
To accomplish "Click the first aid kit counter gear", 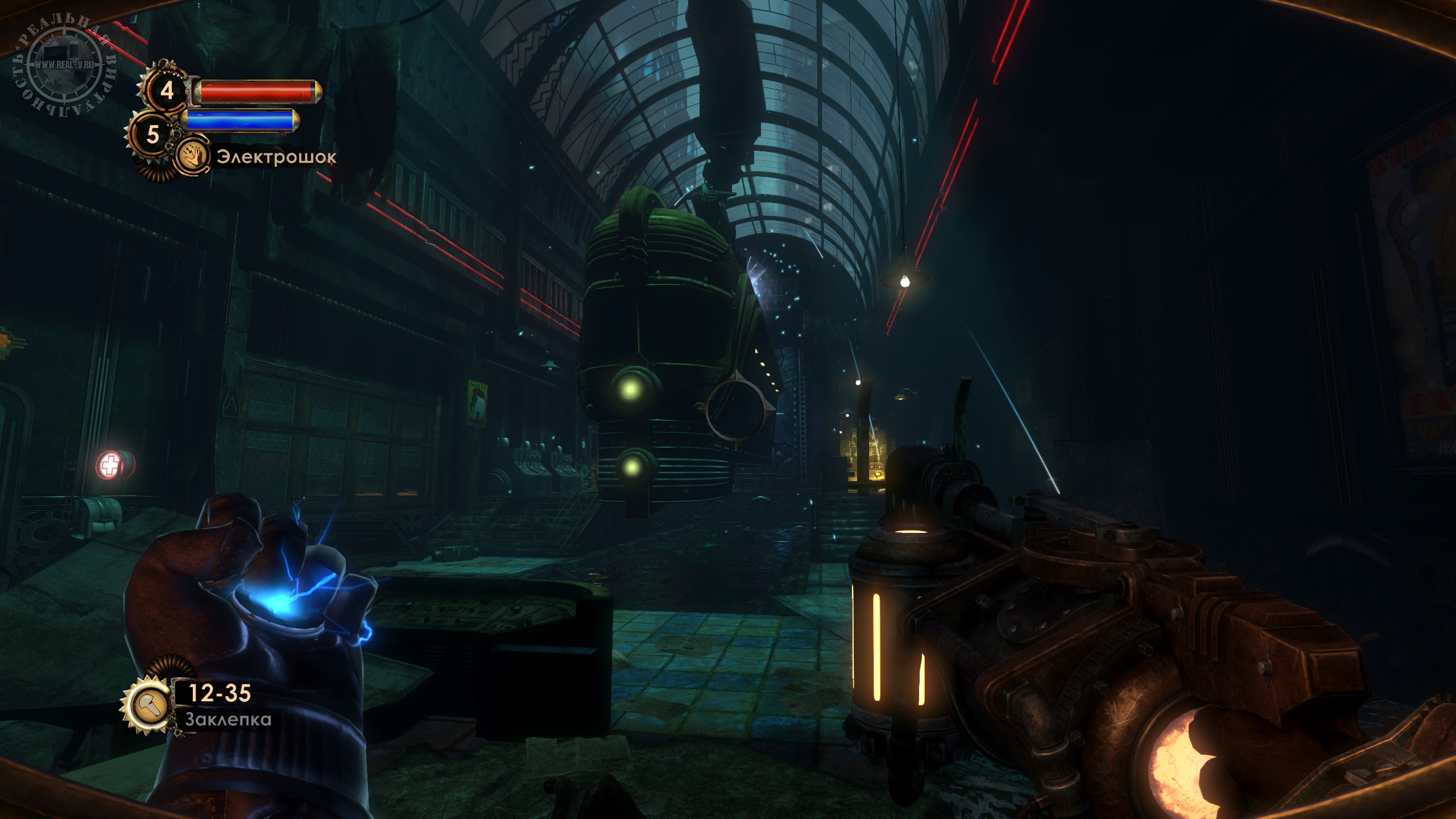I will pos(166,90).
